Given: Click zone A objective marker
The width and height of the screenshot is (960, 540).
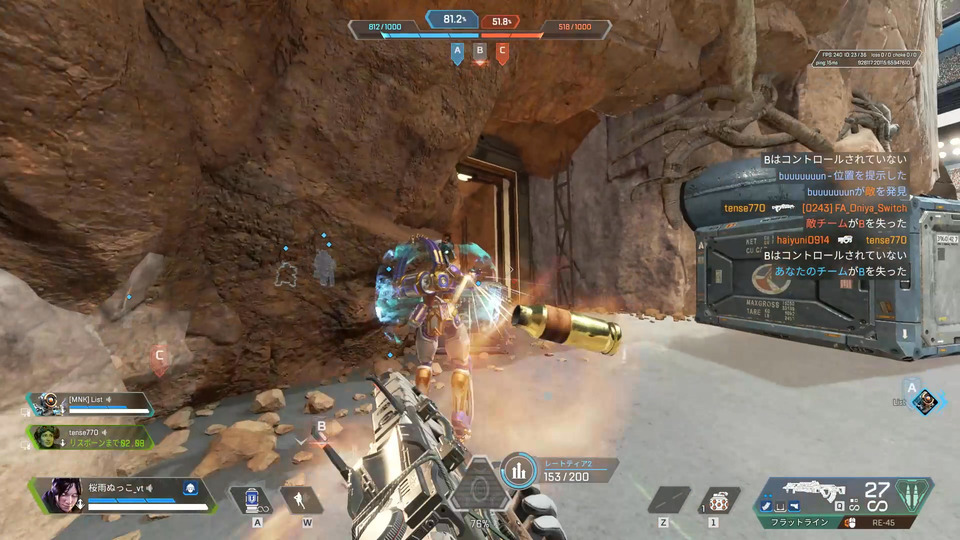Looking at the screenshot, I should (x=457, y=52).
